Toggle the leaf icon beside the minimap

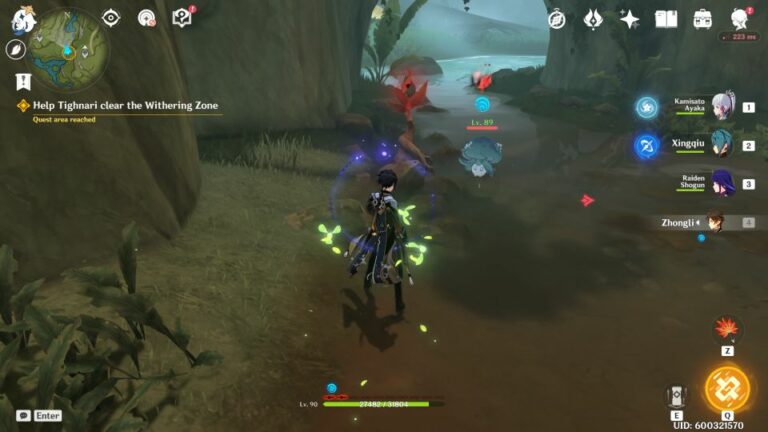[16, 49]
